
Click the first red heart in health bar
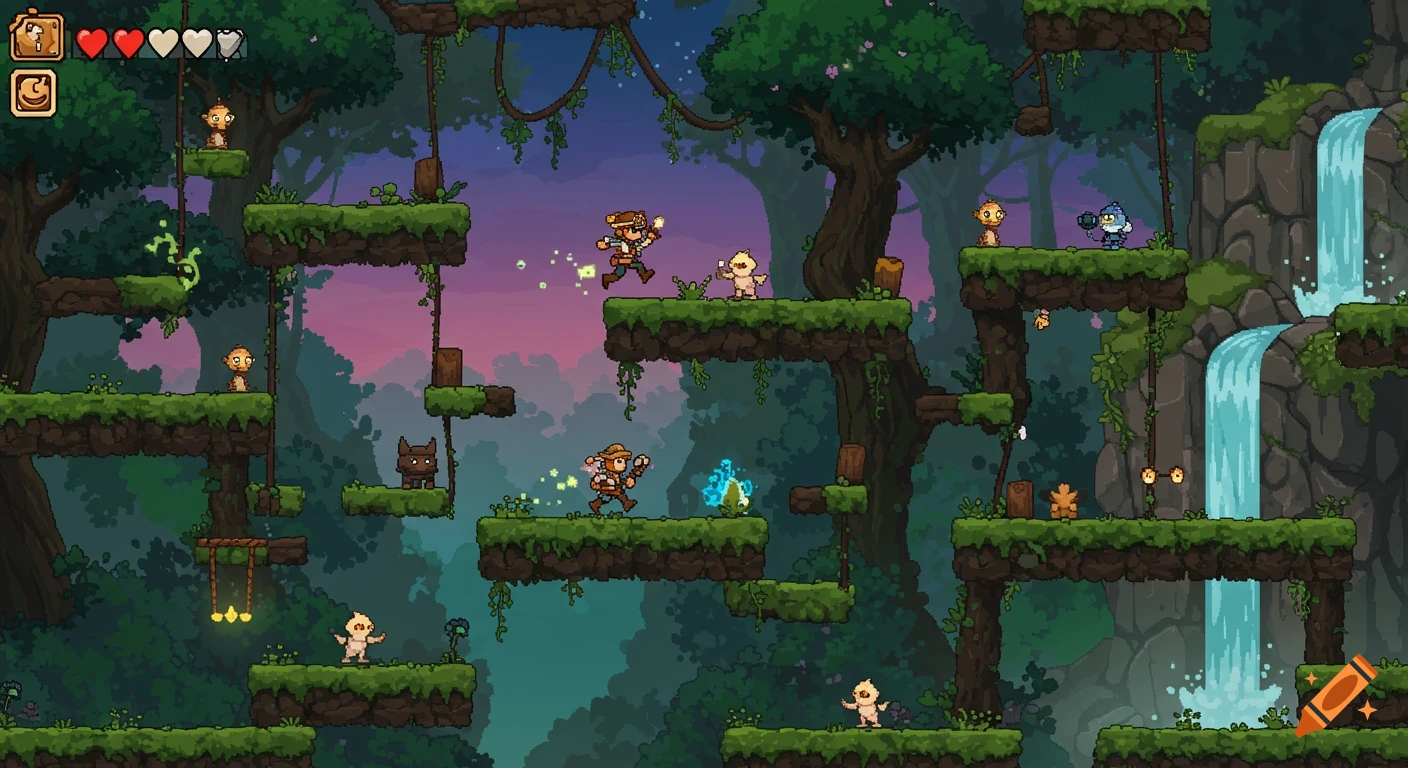point(92,43)
